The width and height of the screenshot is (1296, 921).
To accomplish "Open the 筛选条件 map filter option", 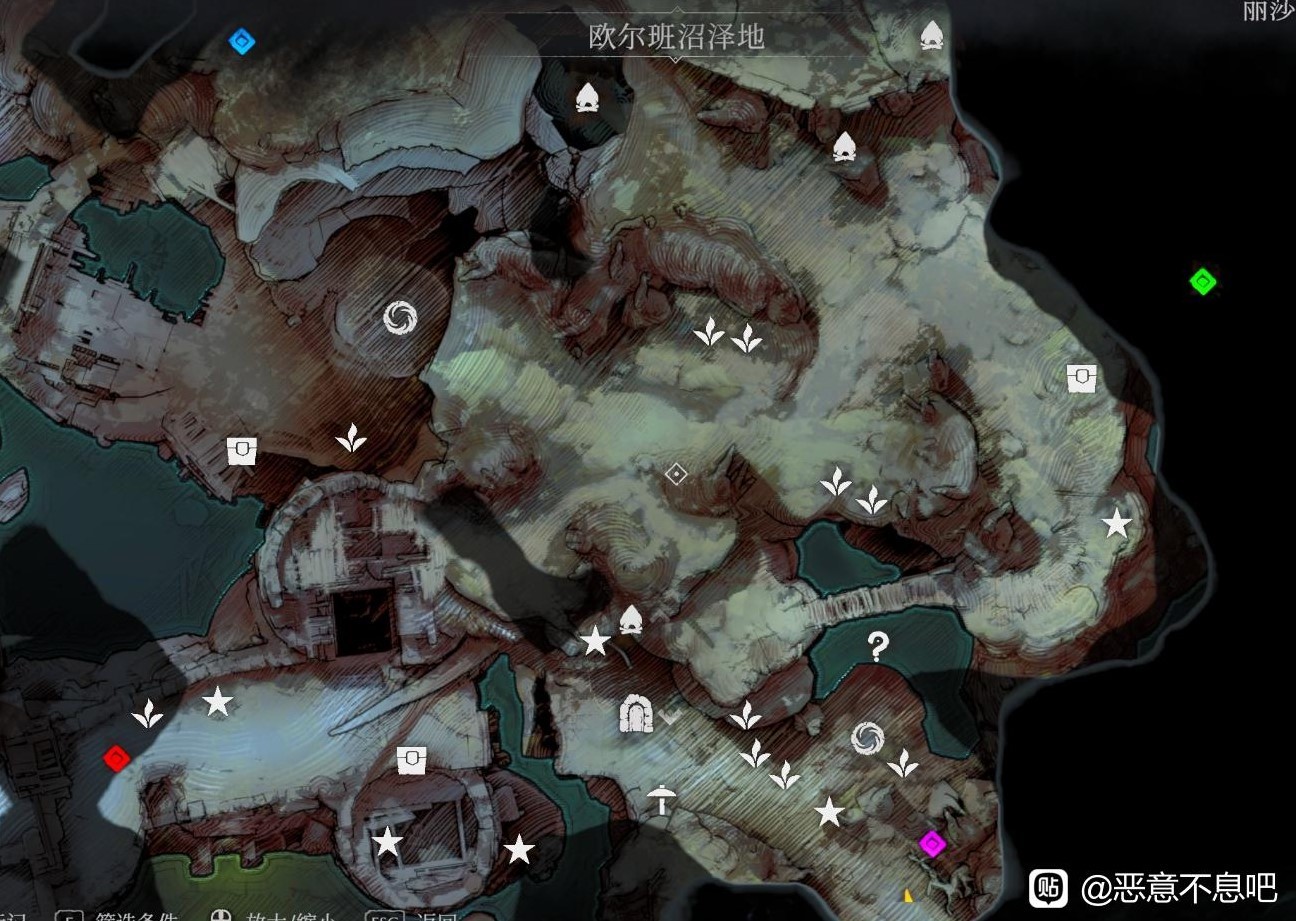I will 136,916.
